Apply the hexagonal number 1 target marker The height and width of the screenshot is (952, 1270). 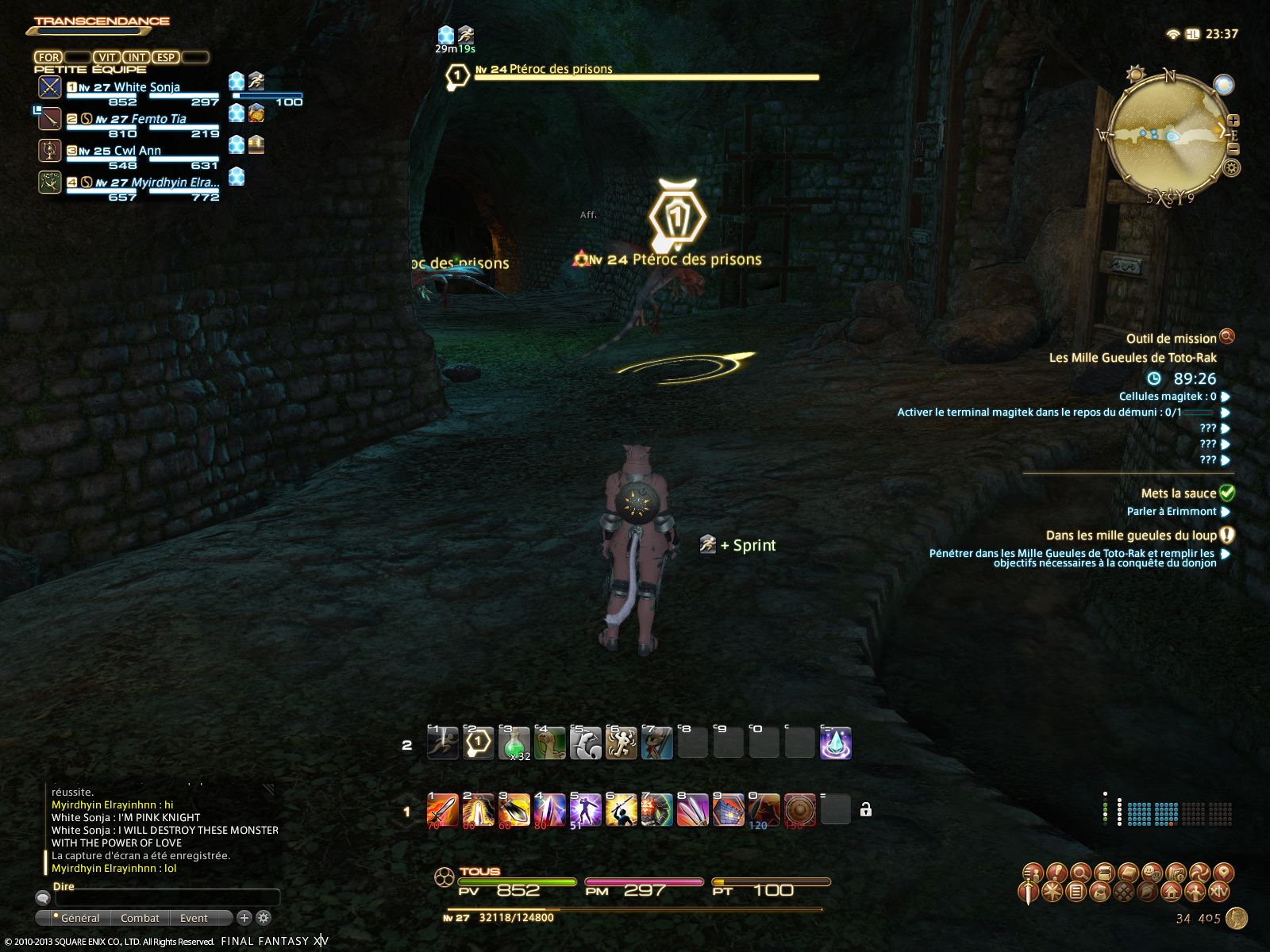(479, 744)
